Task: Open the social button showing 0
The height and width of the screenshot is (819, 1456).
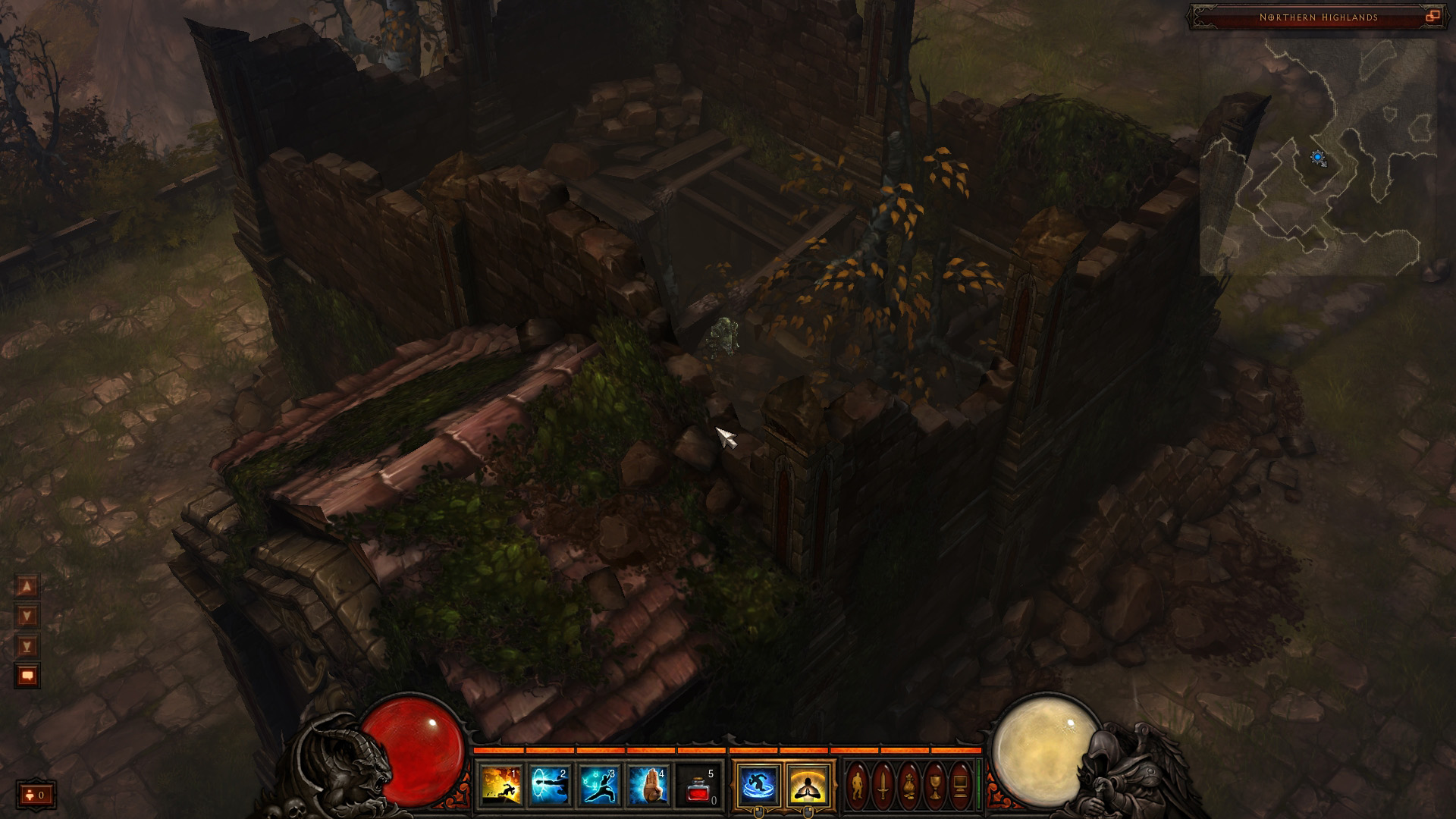Action: pyautogui.click(x=36, y=795)
